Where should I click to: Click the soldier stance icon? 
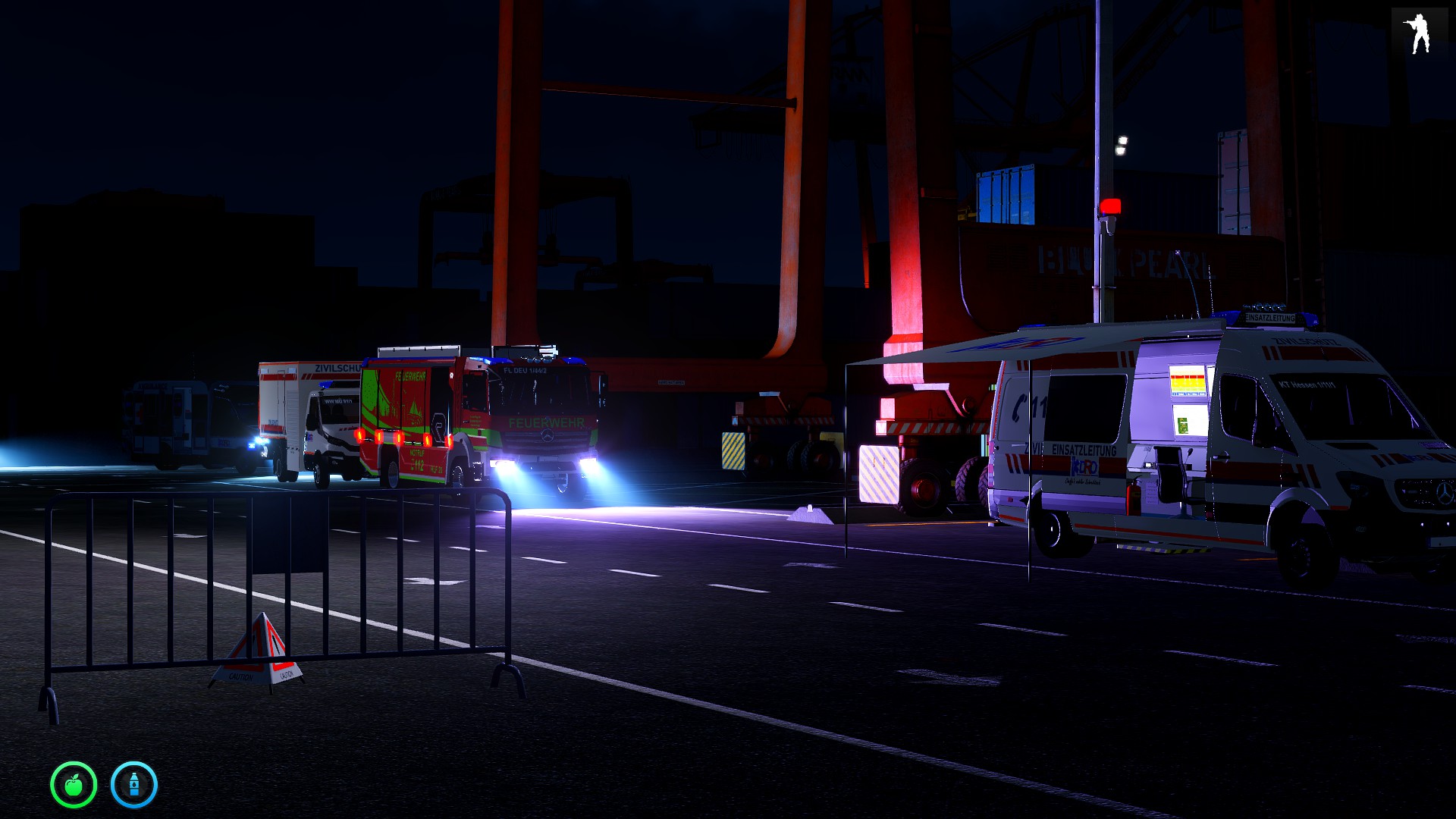coord(1418,35)
